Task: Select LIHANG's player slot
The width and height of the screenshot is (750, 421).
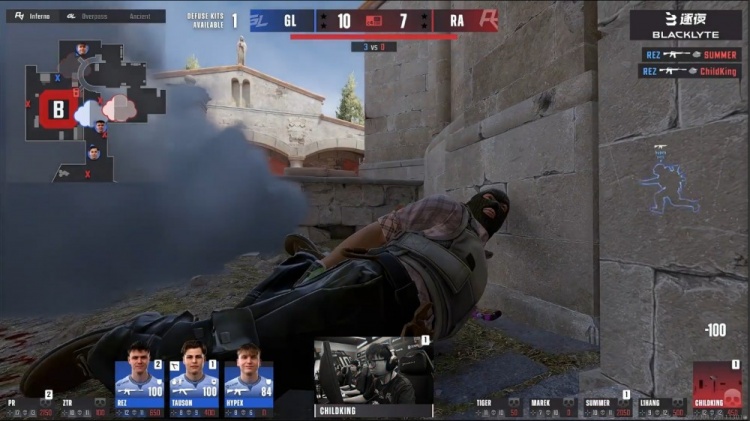Action: click(x=662, y=406)
